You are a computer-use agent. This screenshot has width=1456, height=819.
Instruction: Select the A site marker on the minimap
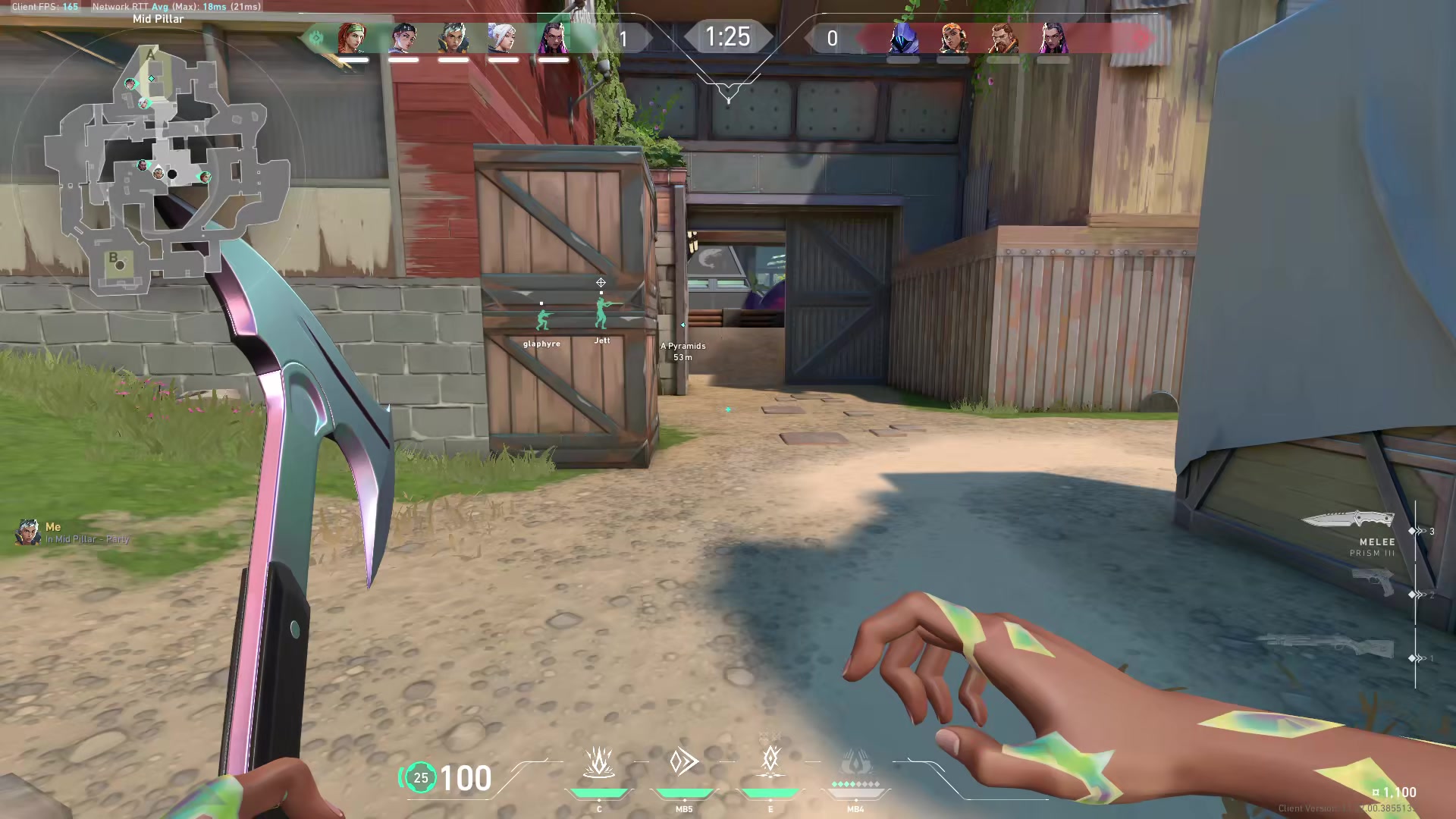(x=151, y=55)
